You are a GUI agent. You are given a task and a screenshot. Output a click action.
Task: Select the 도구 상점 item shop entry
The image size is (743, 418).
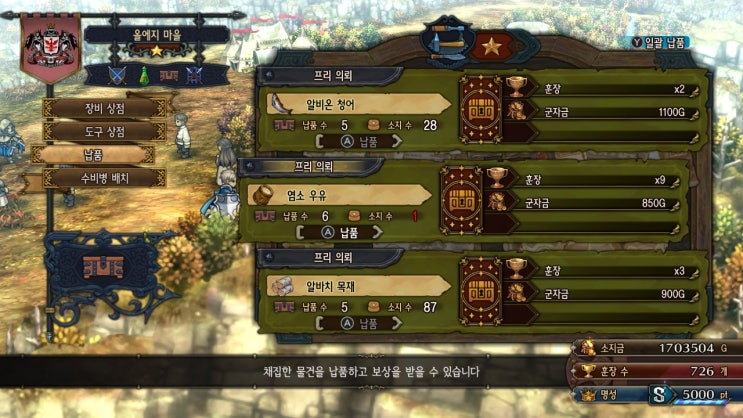pos(105,131)
